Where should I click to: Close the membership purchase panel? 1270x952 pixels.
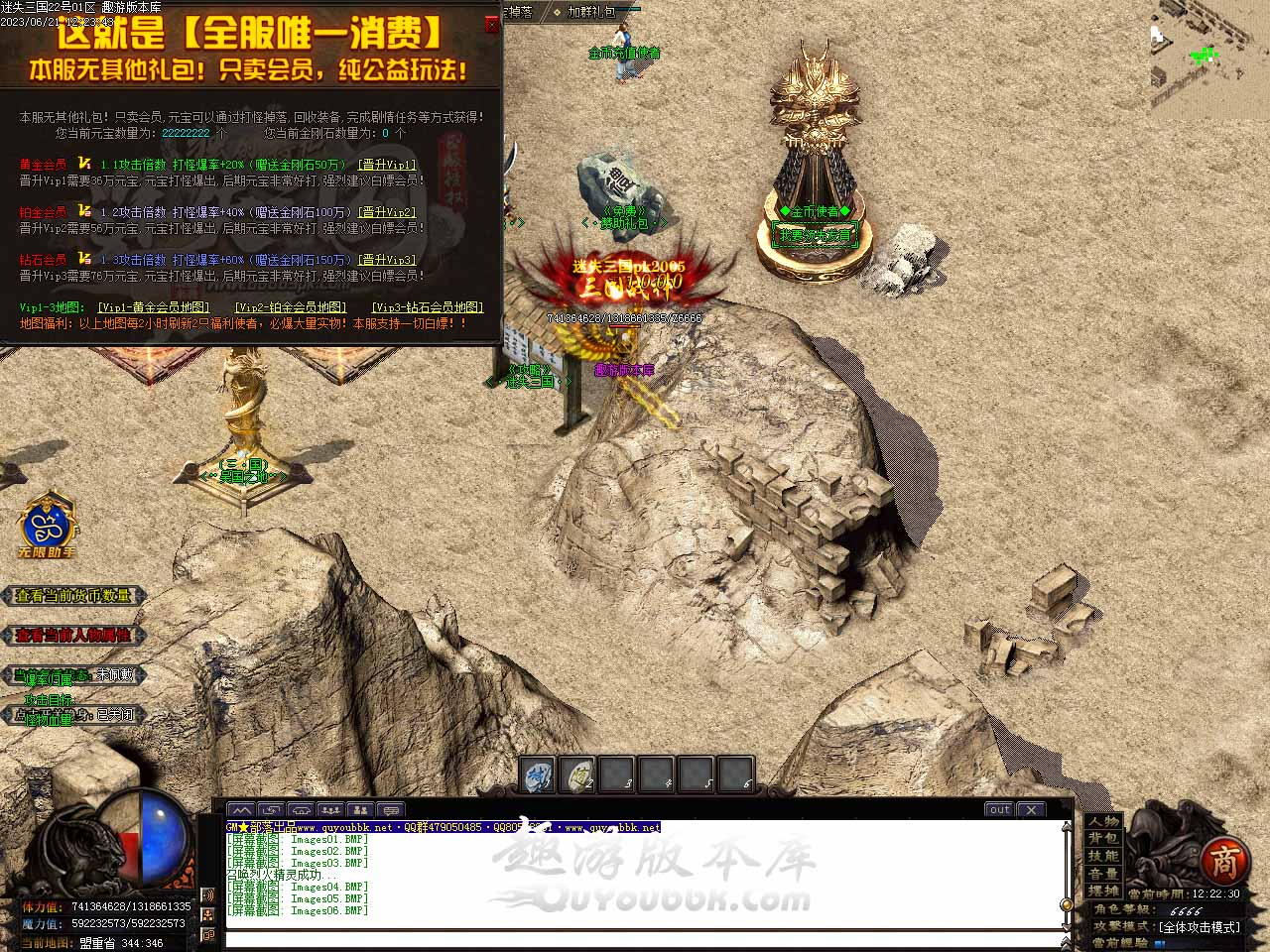[x=492, y=25]
